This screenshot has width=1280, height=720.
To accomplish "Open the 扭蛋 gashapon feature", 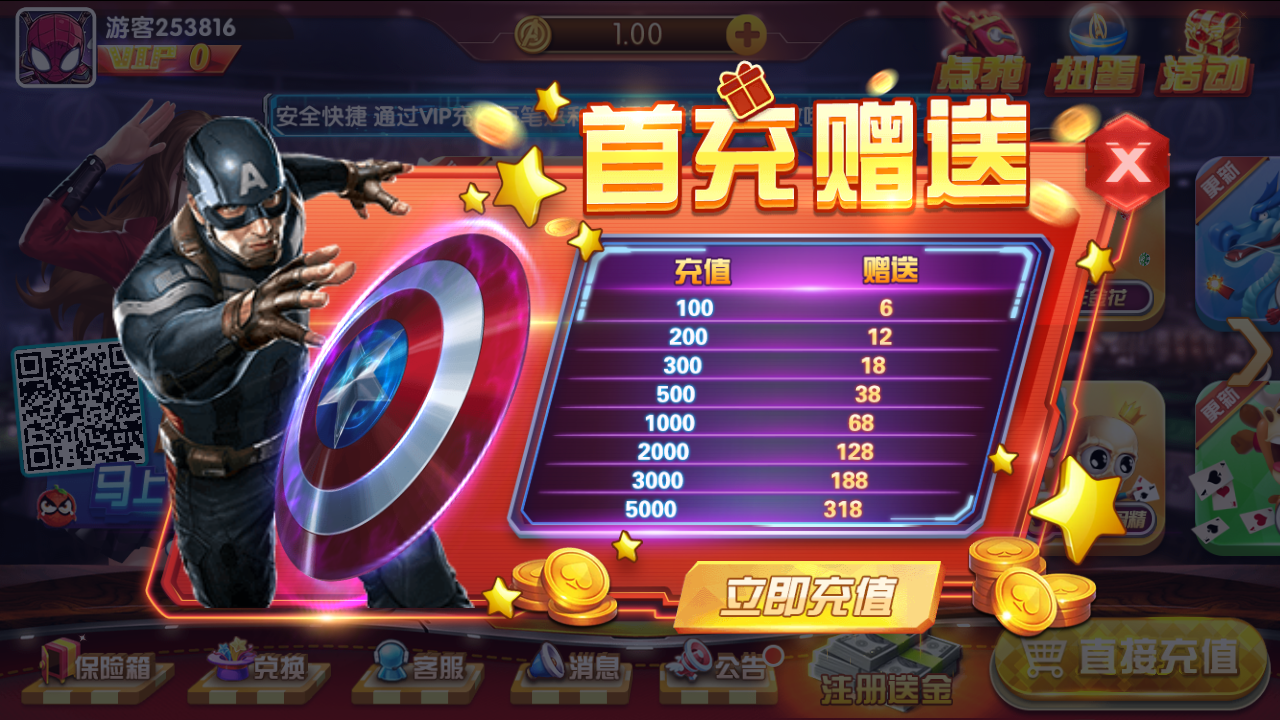I will point(1097,45).
